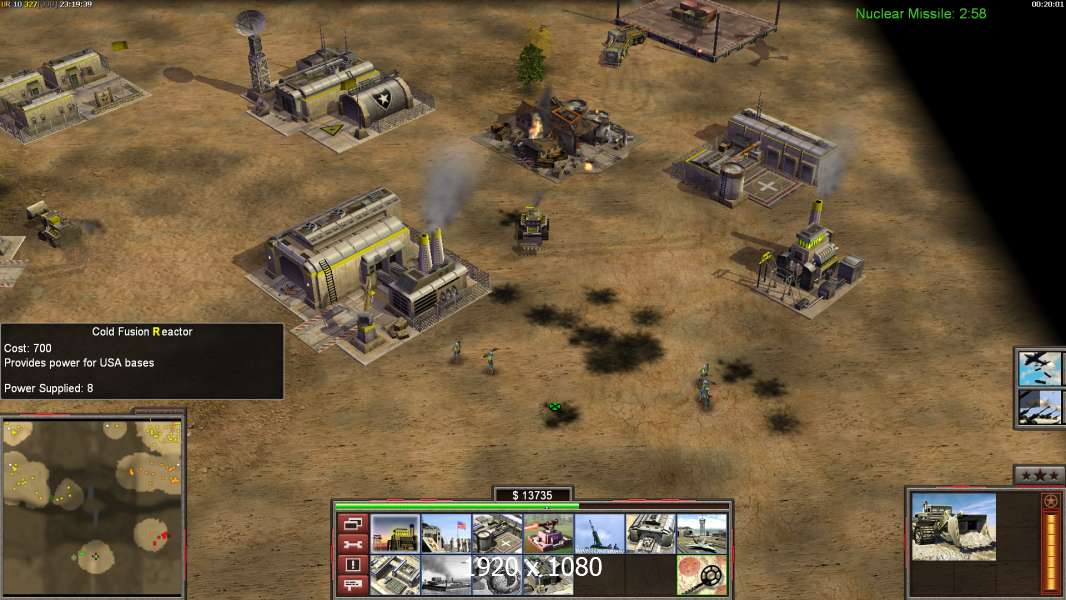Click the red wrench button
The width and height of the screenshot is (1066, 600).
[352, 544]
